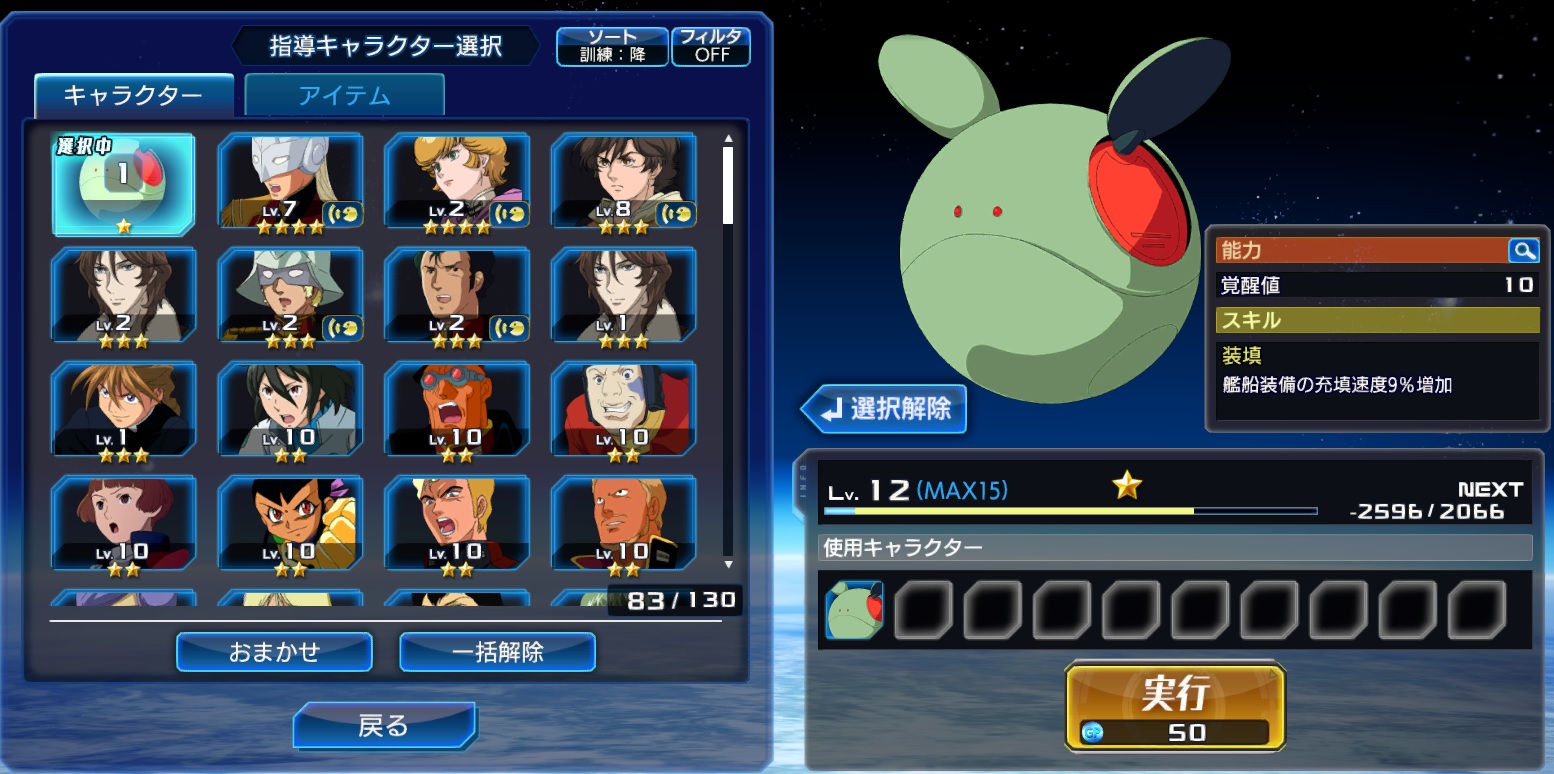
Task: Choose the blonde Lv.2 four-star character
Action: point(456,185)
